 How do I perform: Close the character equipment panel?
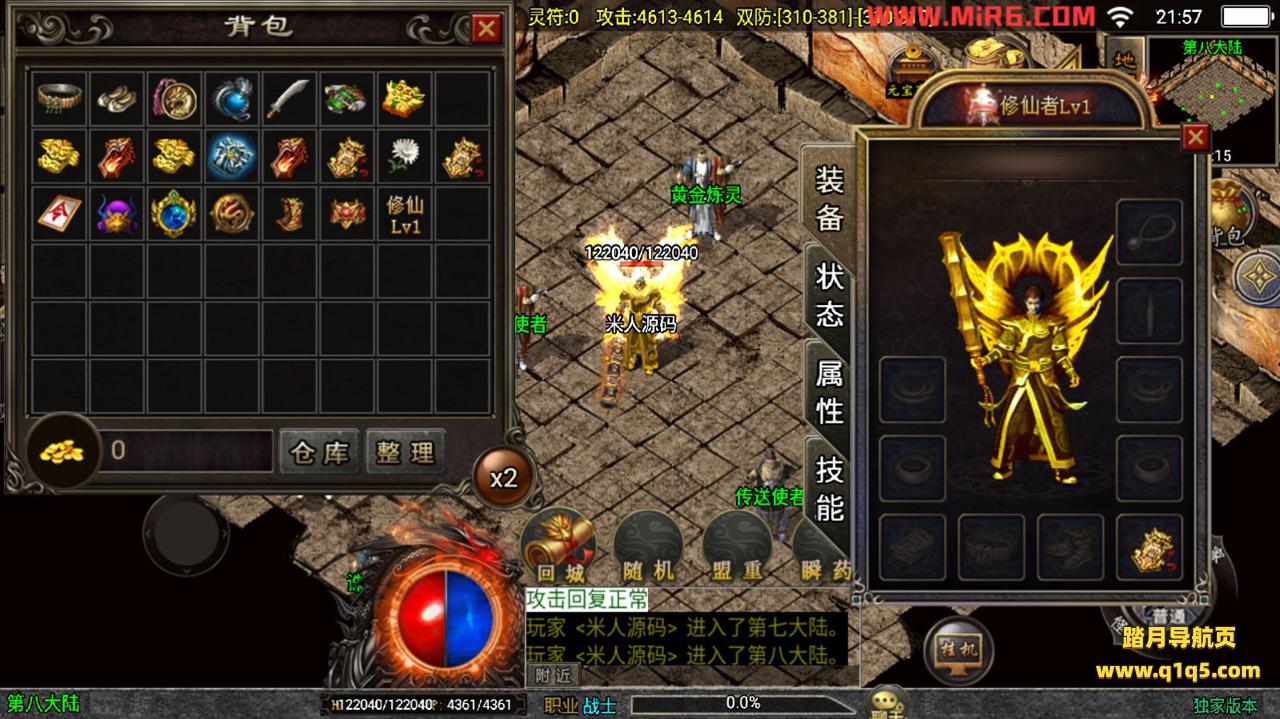click(1195, 137)
